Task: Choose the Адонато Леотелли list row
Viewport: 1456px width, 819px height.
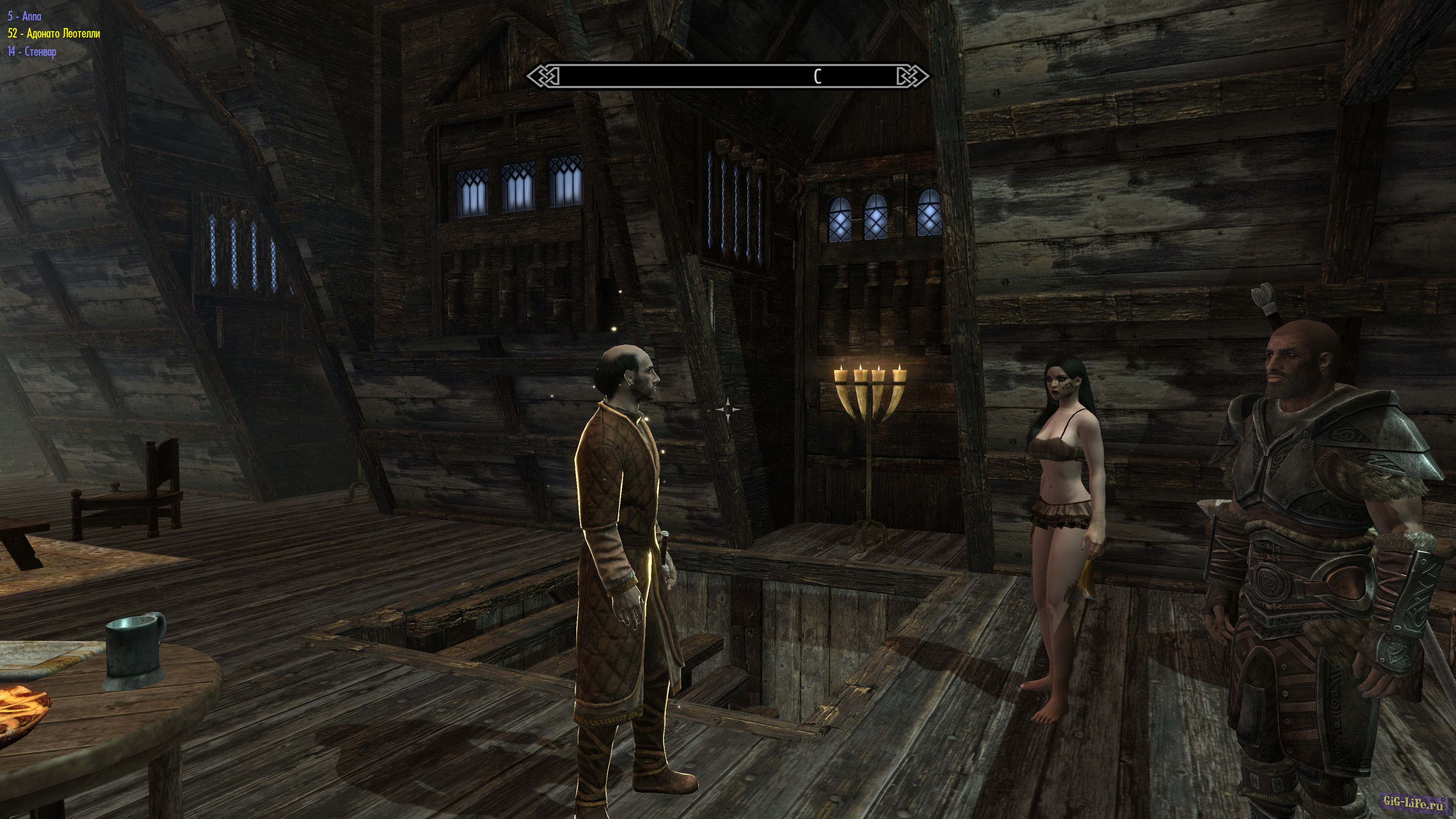Action: coord(54,34)
